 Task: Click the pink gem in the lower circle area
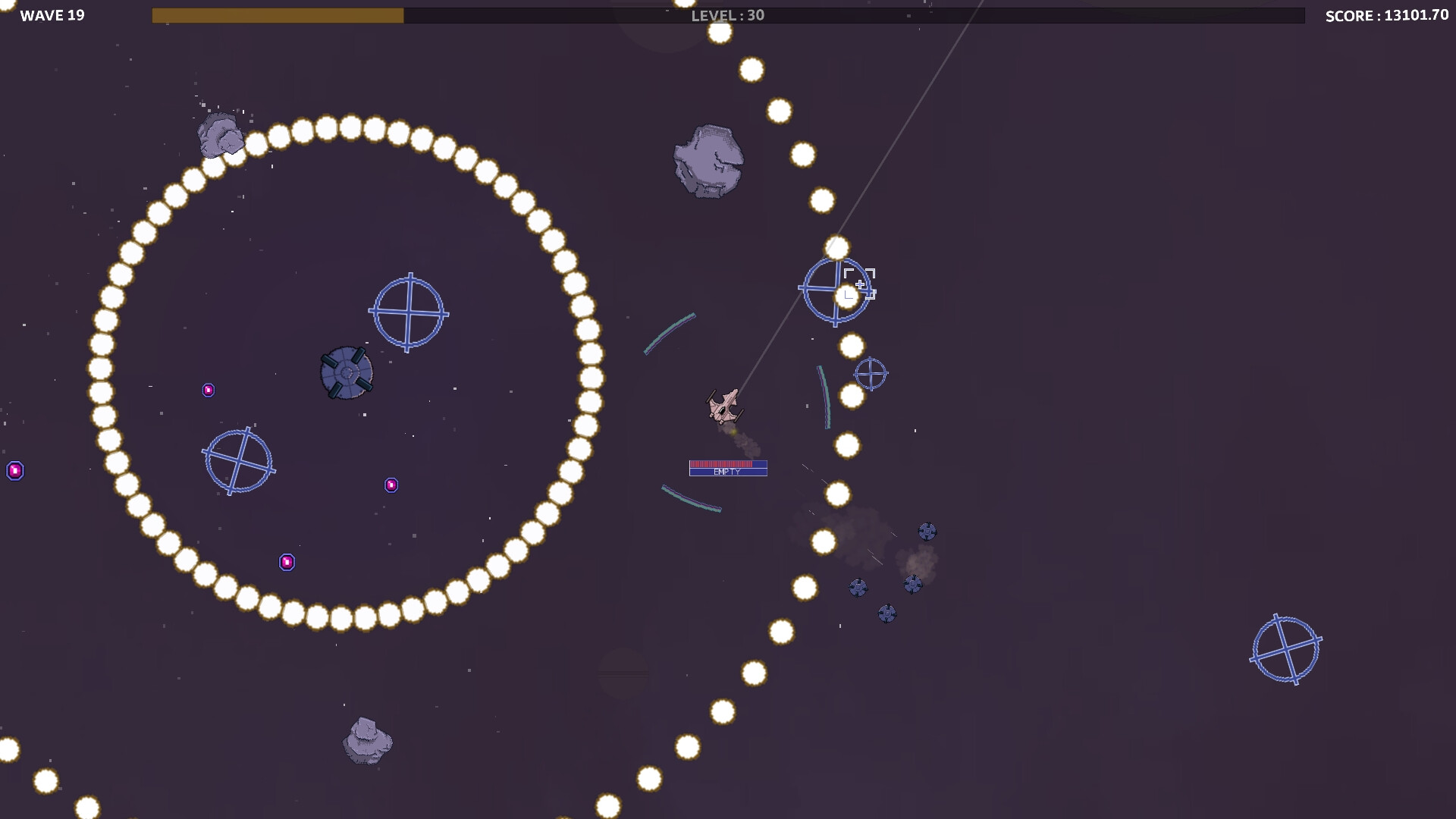tap(287, 561)
